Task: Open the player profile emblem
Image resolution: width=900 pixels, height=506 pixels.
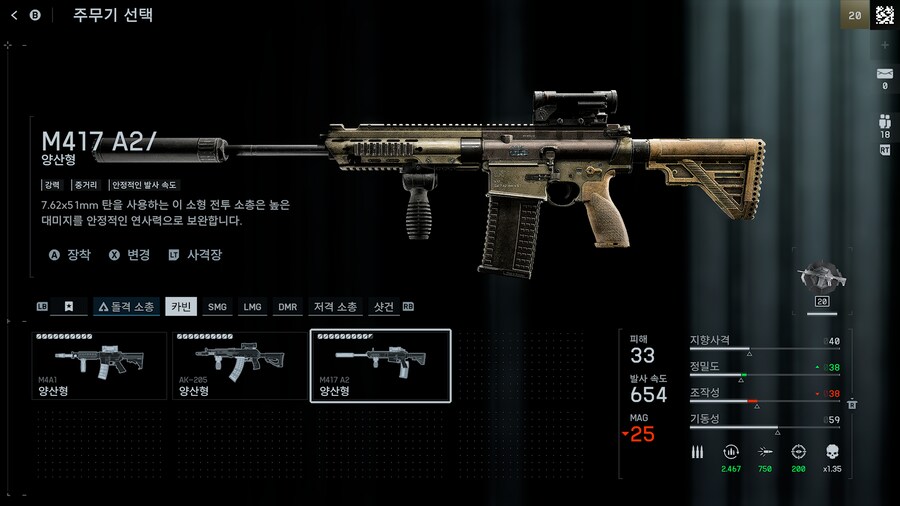Action: click(884, 15)
